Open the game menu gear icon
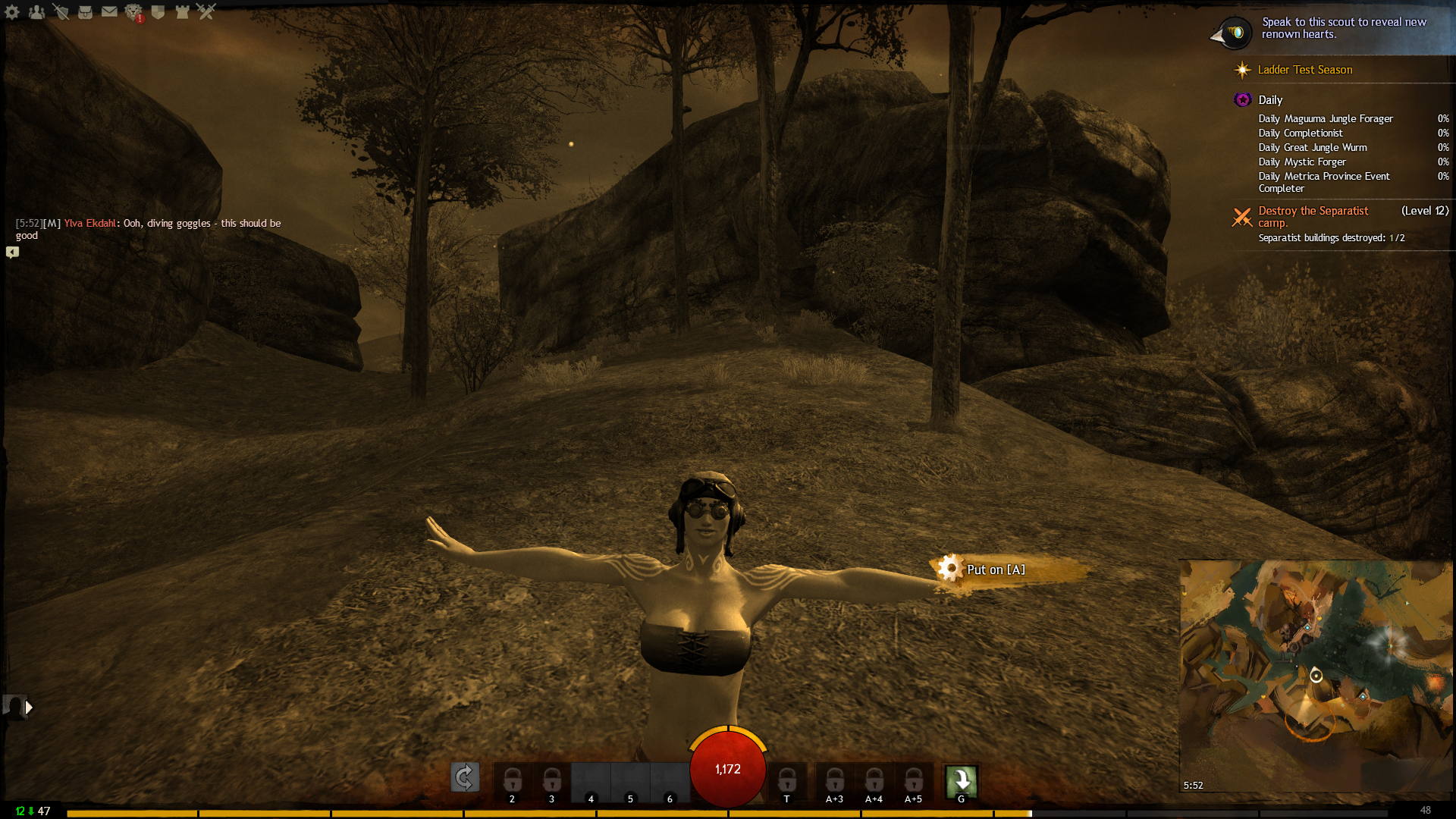Viewport: 1456px width, 819px height. point(12,11)
